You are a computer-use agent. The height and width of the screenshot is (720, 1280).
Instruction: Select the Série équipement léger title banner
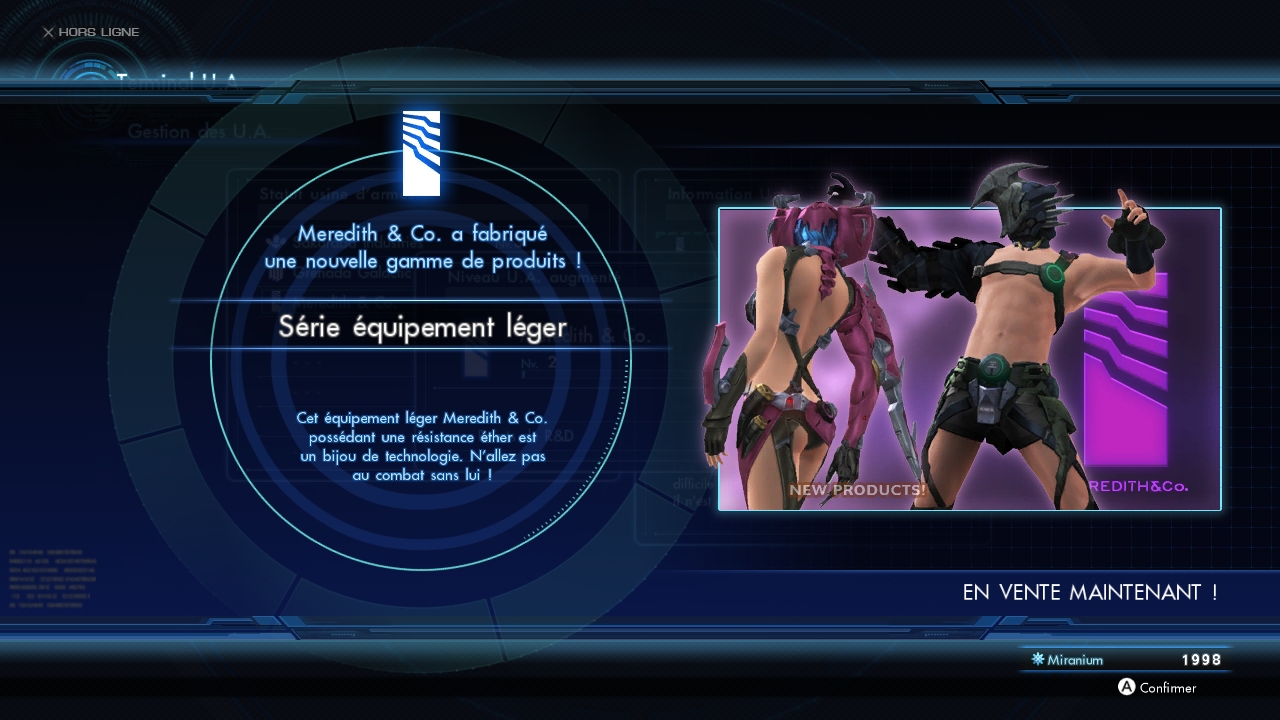[422, 327]
